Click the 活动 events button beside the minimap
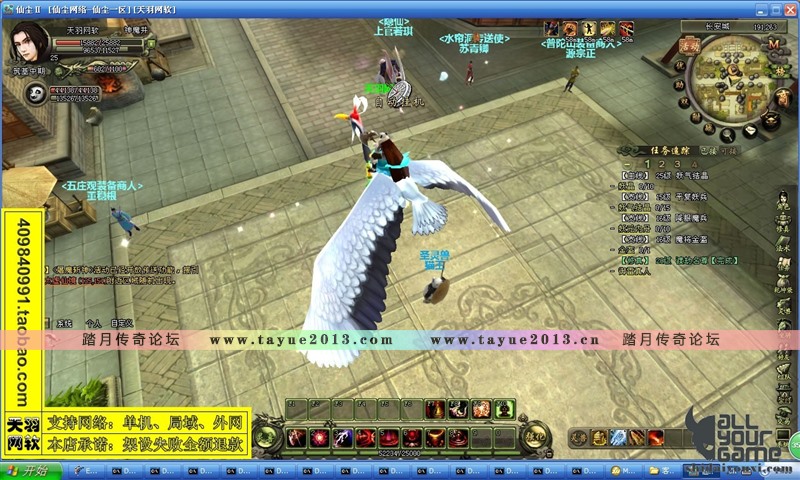 pyautogui.click(x=688, y=45)
